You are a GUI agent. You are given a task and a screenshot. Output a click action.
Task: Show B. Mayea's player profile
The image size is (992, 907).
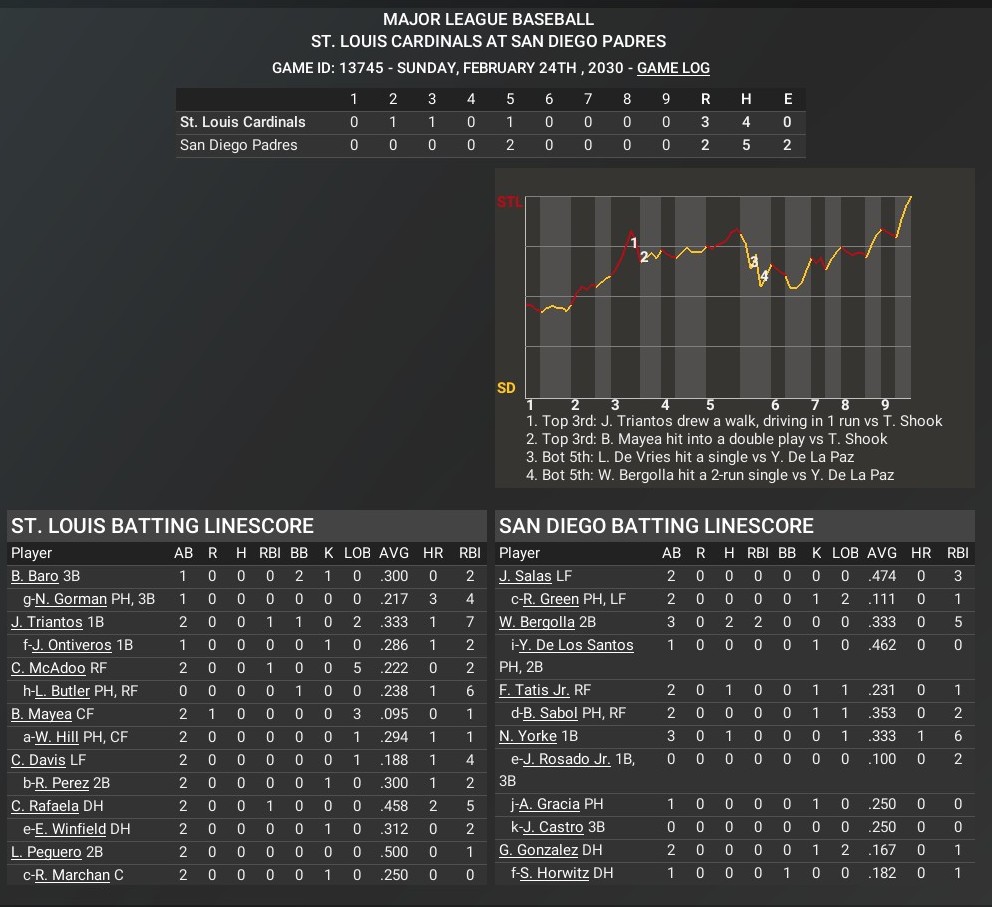pos(41,714)
